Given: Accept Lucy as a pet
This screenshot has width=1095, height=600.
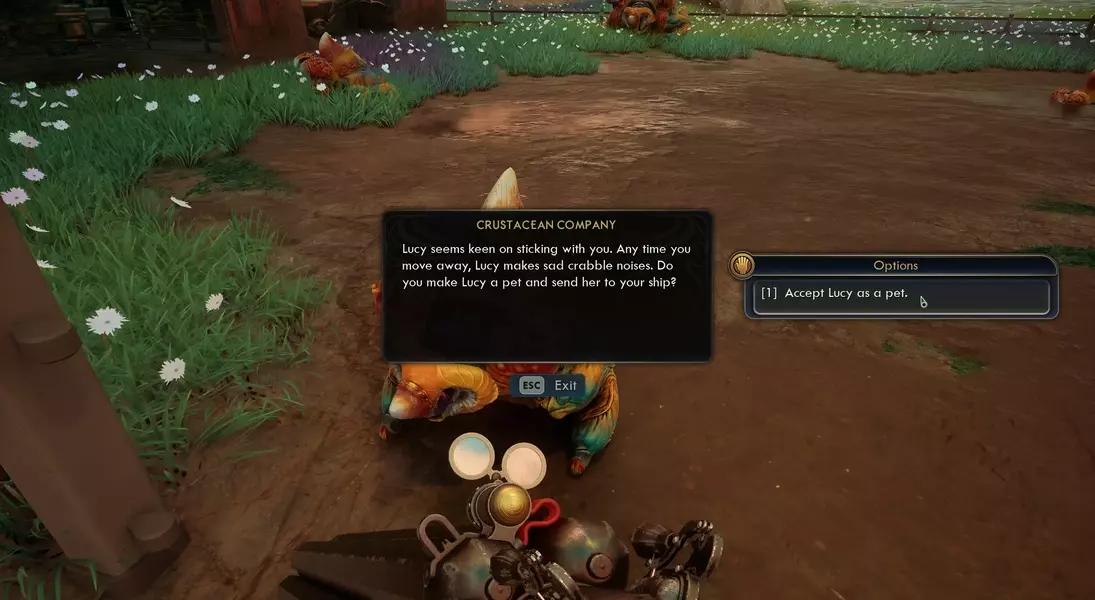Looking at the screenshot, I should pos(900,294).
